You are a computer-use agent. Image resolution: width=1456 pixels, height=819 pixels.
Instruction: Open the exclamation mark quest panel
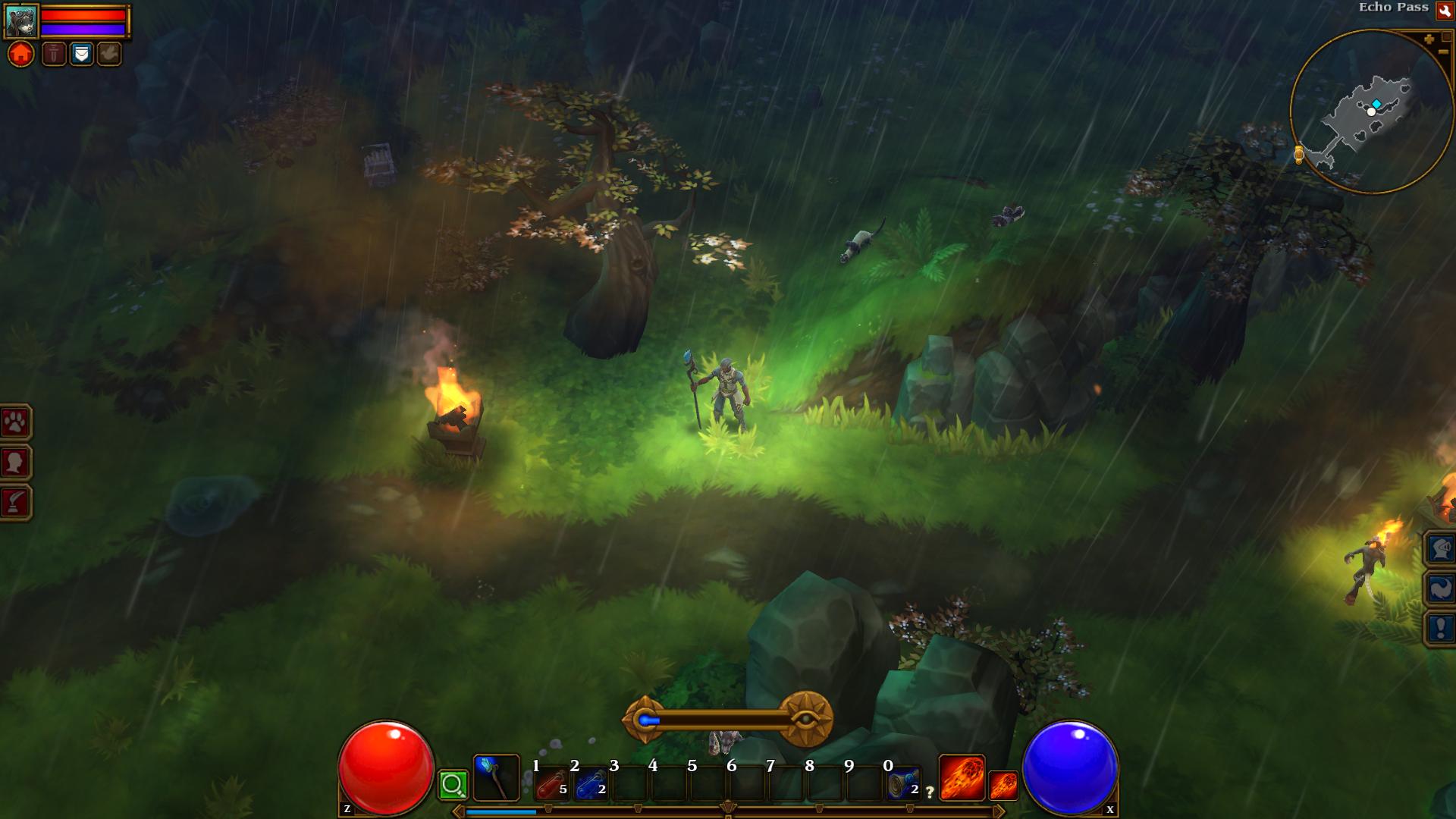[x=1440, y=628]
